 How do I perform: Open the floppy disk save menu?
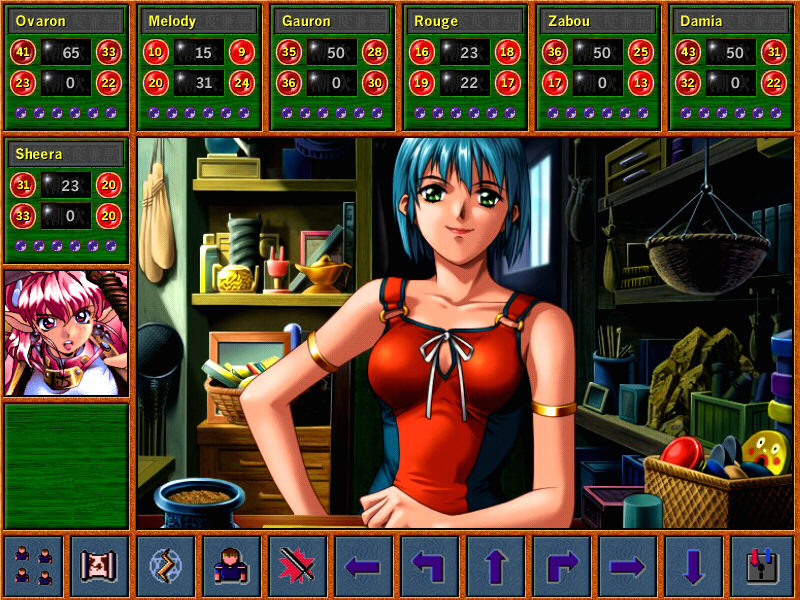pyautogui.click(x=761, y=566)
